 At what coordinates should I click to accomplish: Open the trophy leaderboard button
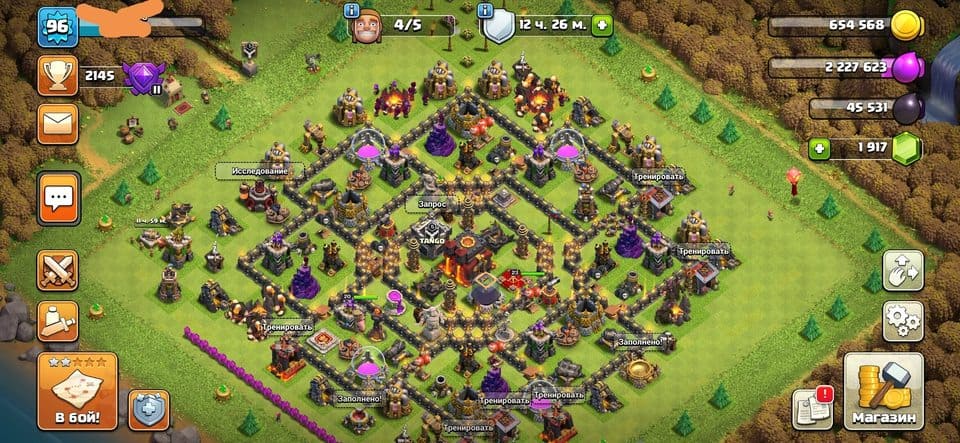click(57, 75)
